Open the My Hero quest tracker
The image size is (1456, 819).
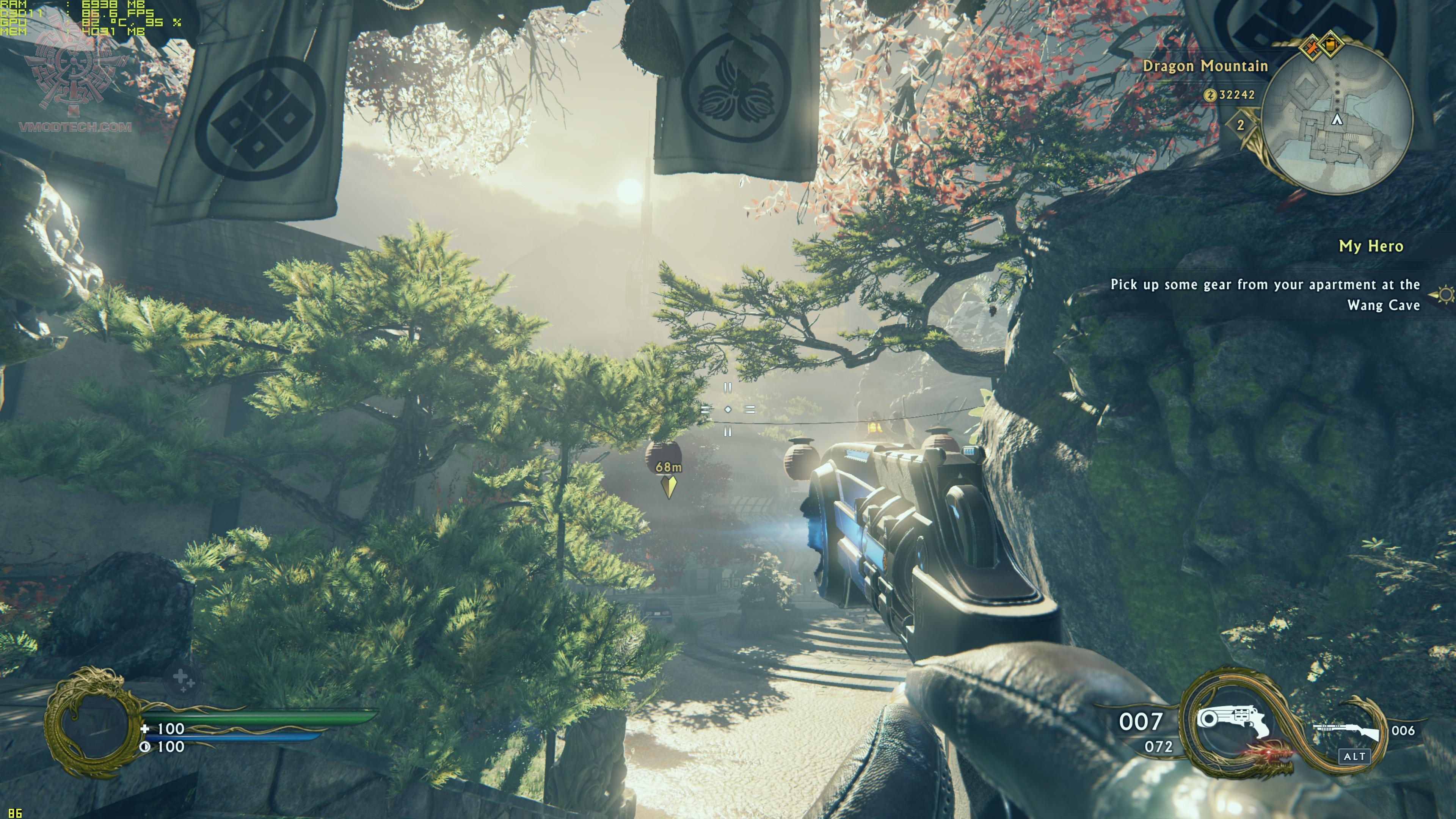[1371, 246]
